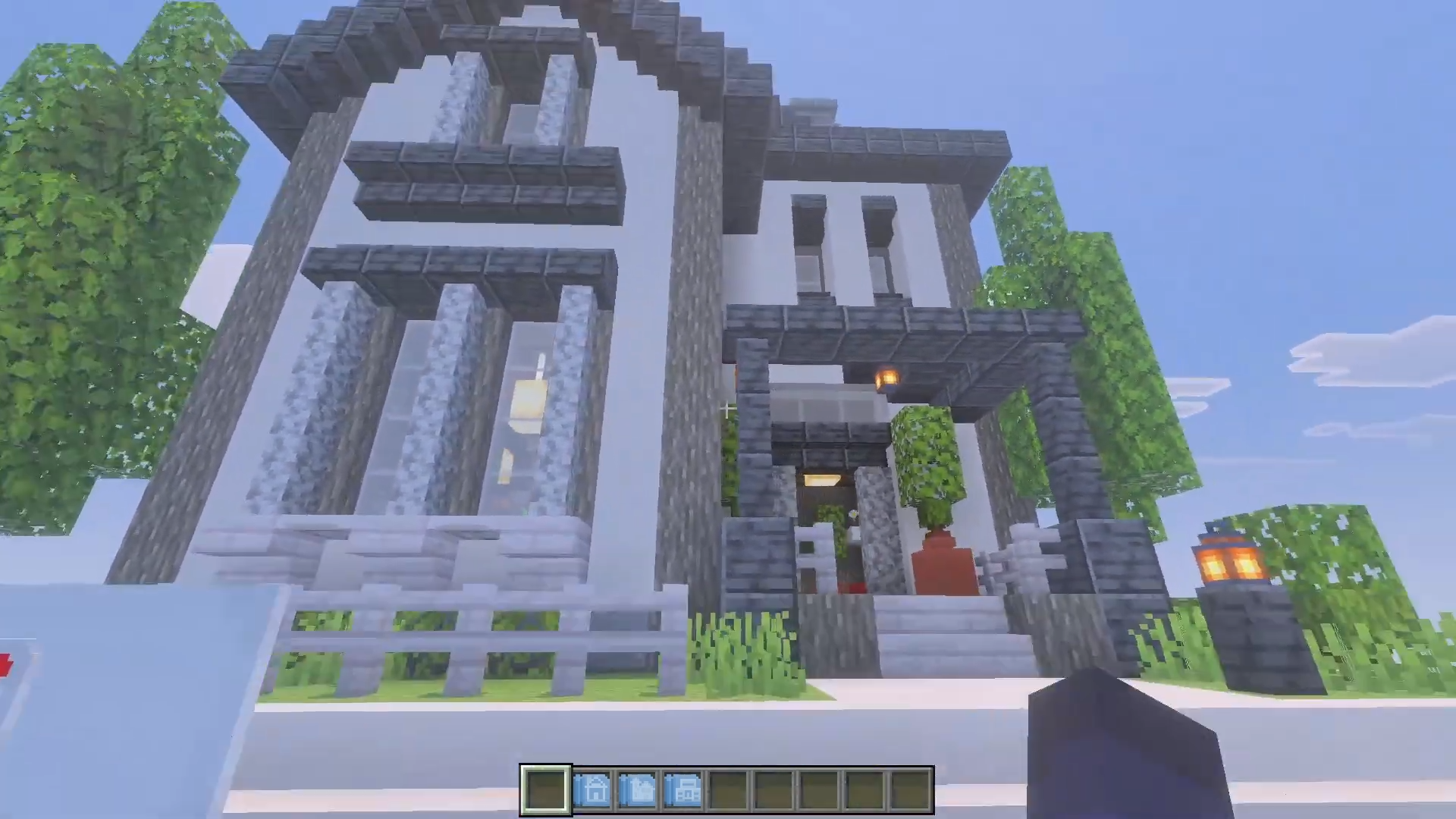Click the highlighted empty hotbar slot
The width and height of the screenshot is (1456, 819).
546,790
